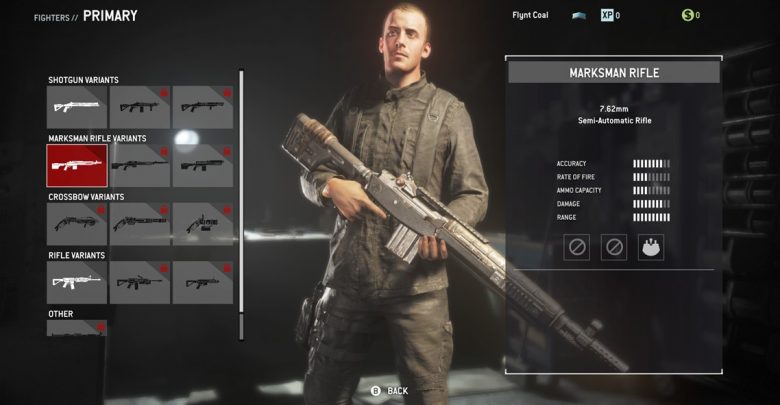This screenshot has width=780, height=405.
Task: Choose the middle crossbow variant tile
Action: coord(140,224)
